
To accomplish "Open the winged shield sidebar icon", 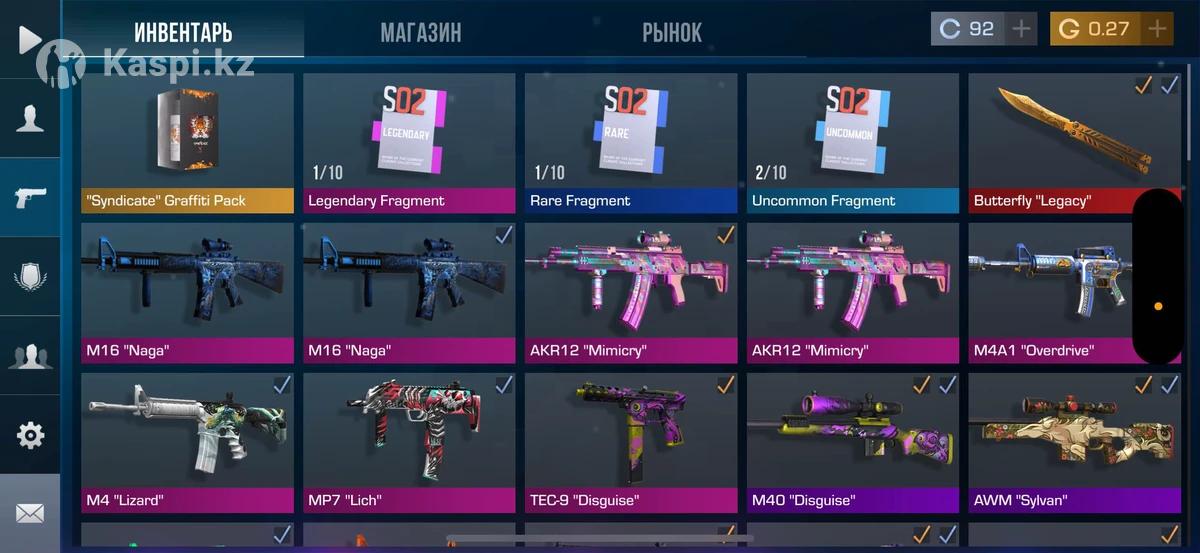I will 30,276.
